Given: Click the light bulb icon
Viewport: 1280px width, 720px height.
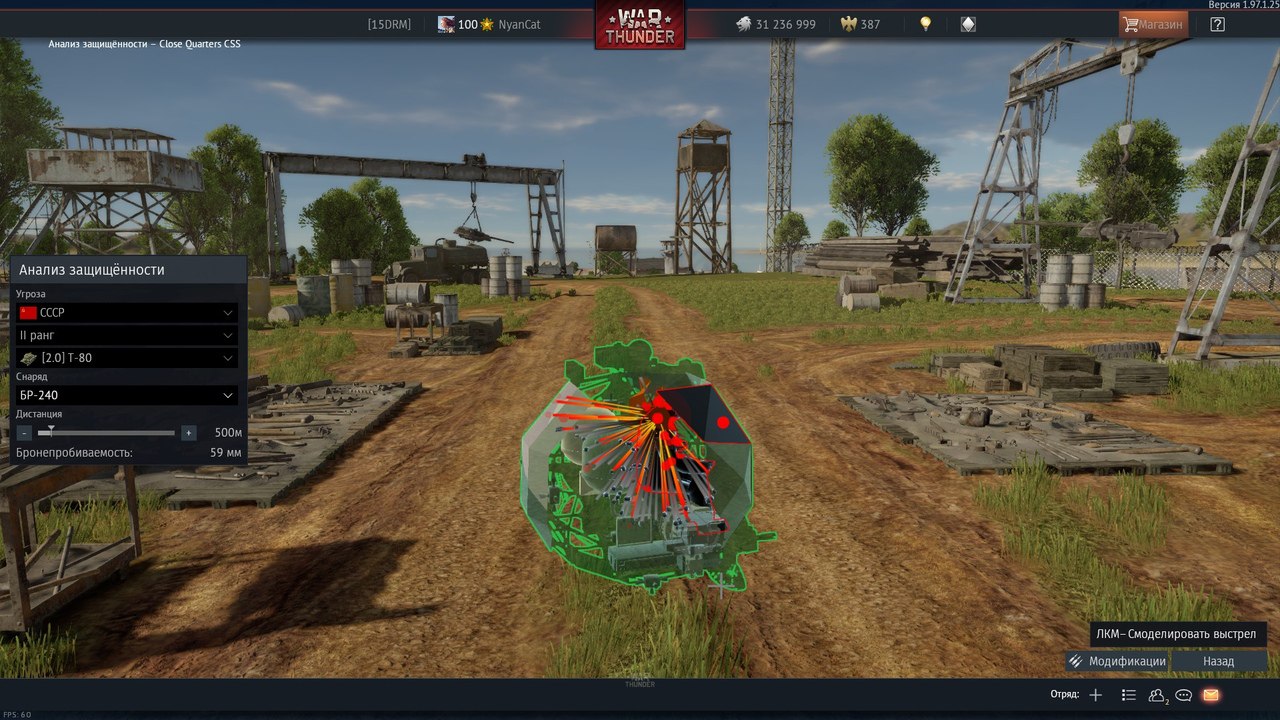Looking at the screenshot, I should 926,24.
